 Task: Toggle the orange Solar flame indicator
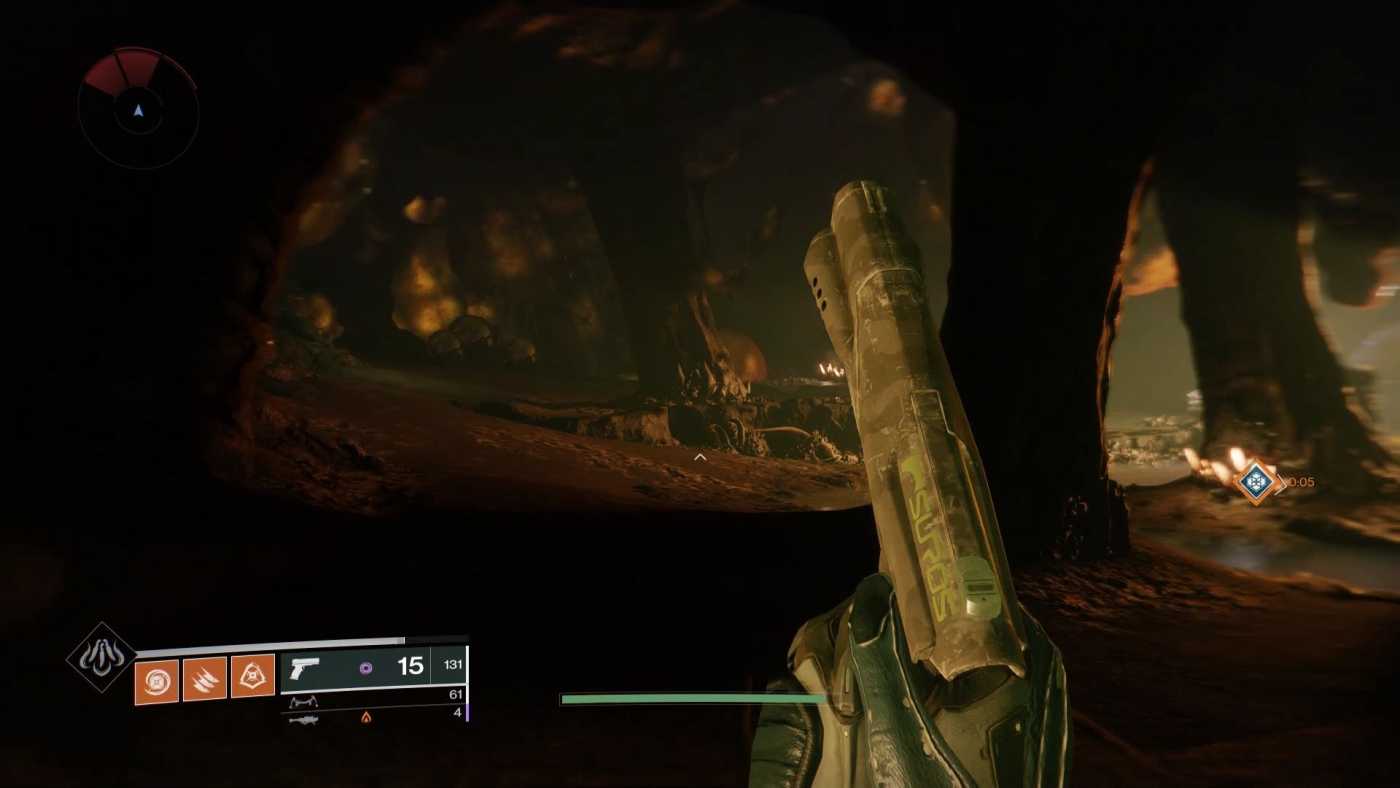[x=366, y=715]
